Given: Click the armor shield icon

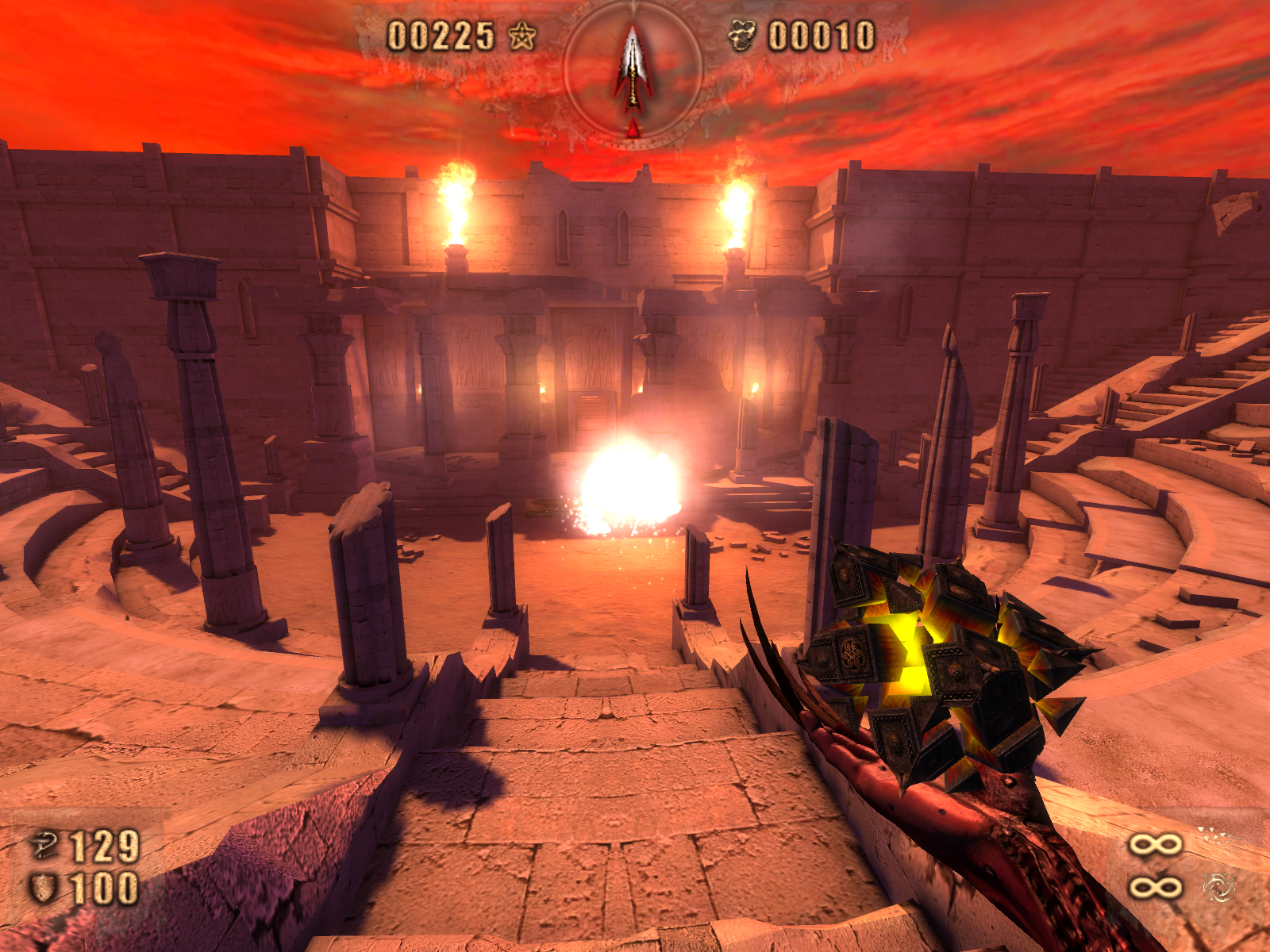Looking at the screenshot, I should (x=43, y=888).
